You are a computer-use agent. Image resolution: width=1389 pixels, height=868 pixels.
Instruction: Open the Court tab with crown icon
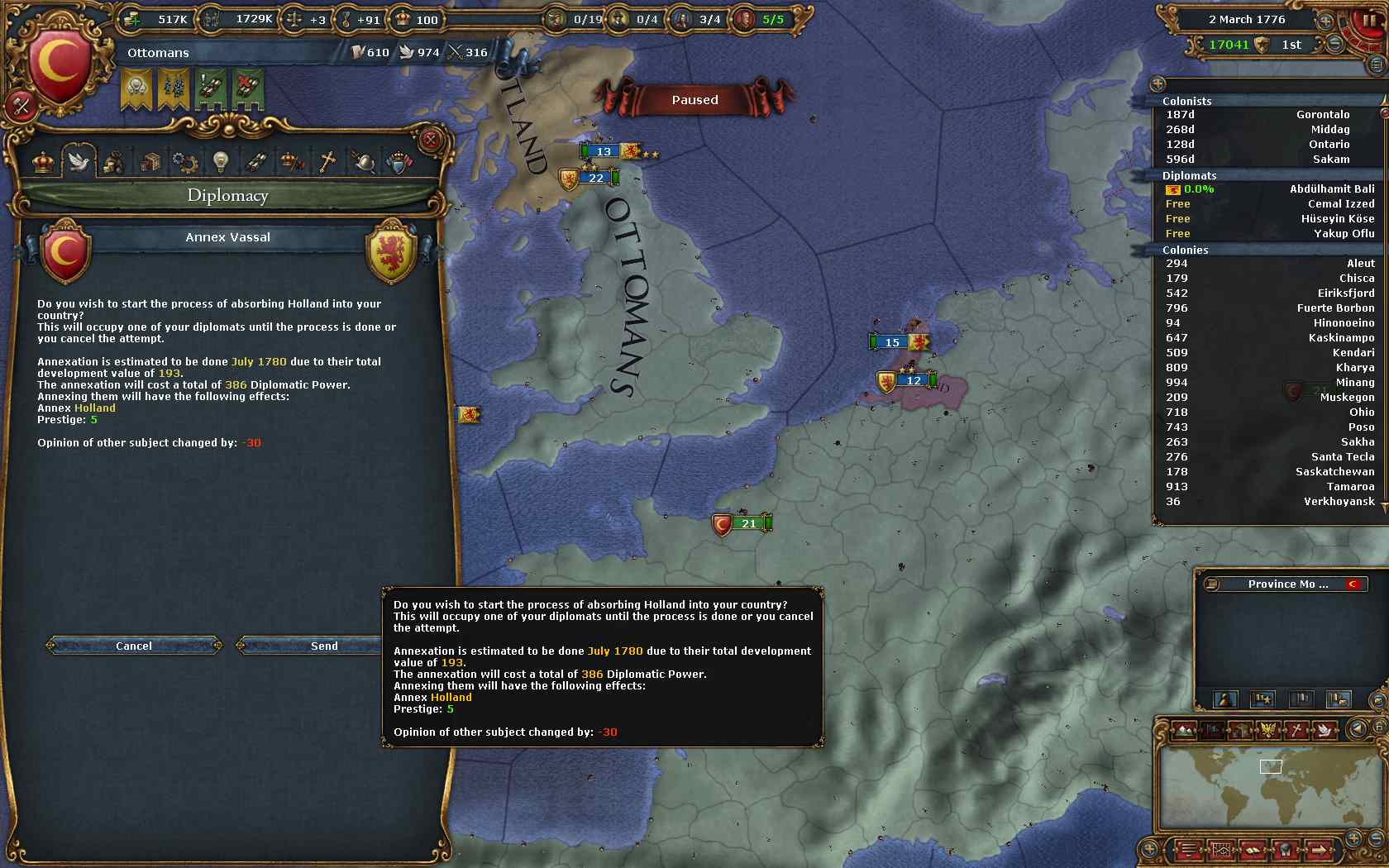(43, 161)
